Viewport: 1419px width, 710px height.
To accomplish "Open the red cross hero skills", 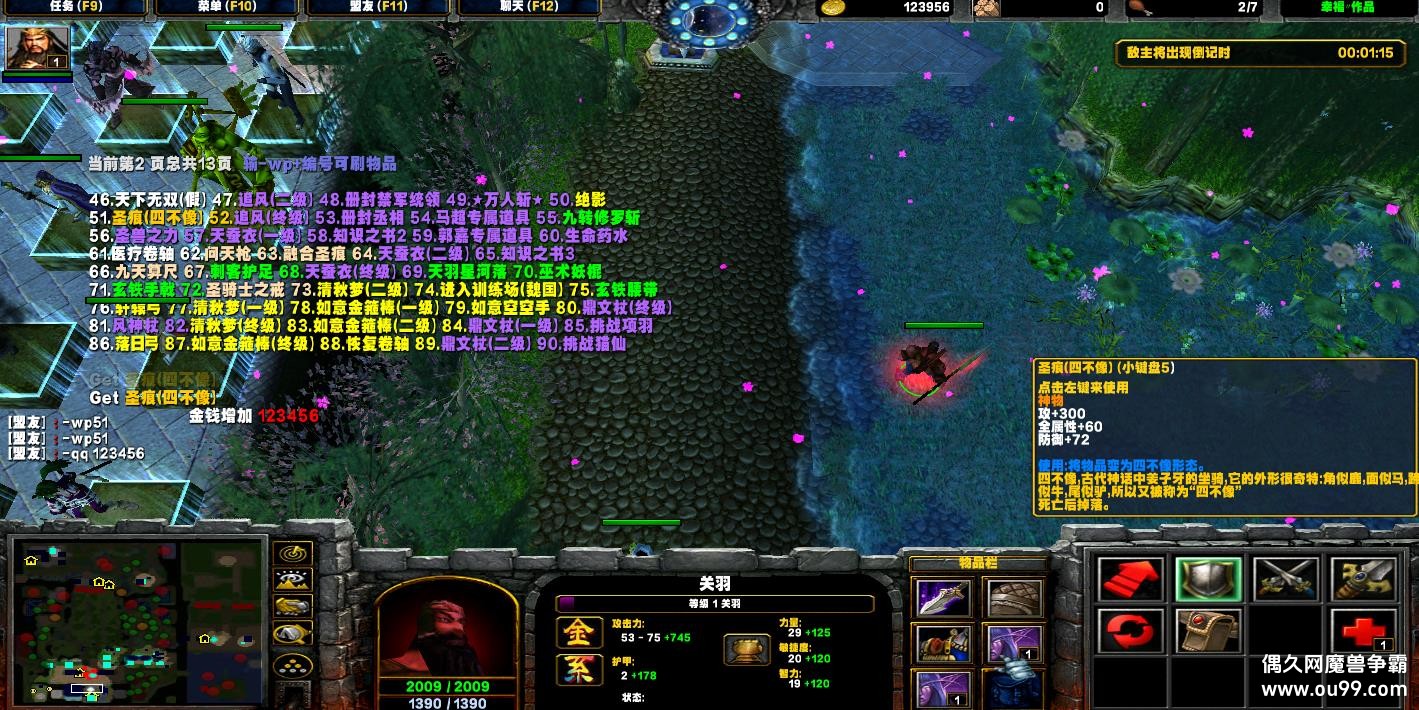I will (1362, 632).
